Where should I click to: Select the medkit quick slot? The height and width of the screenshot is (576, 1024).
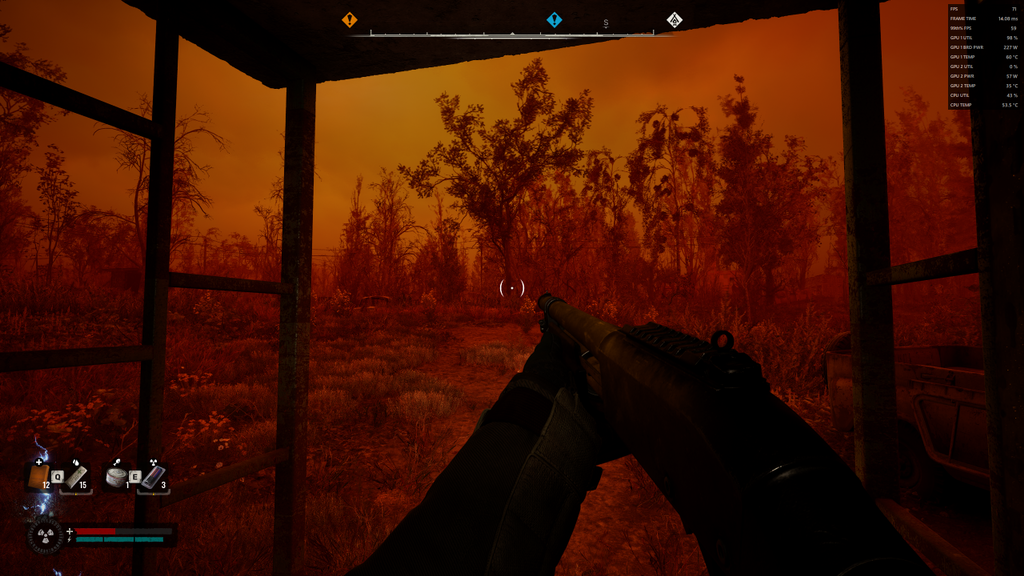click(39, 477)
